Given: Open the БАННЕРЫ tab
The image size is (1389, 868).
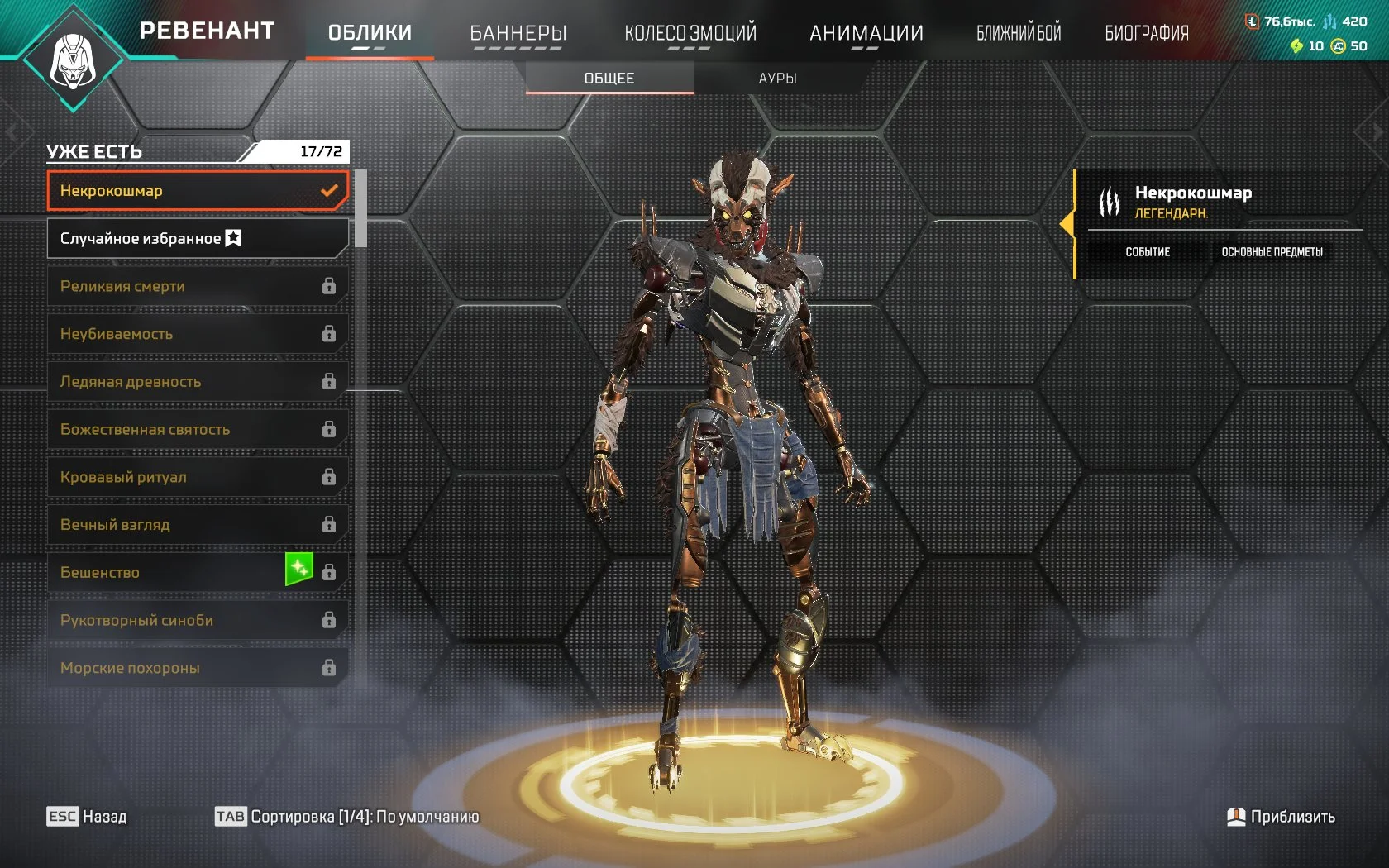Looking at the screenshot, I should point(518,33).
